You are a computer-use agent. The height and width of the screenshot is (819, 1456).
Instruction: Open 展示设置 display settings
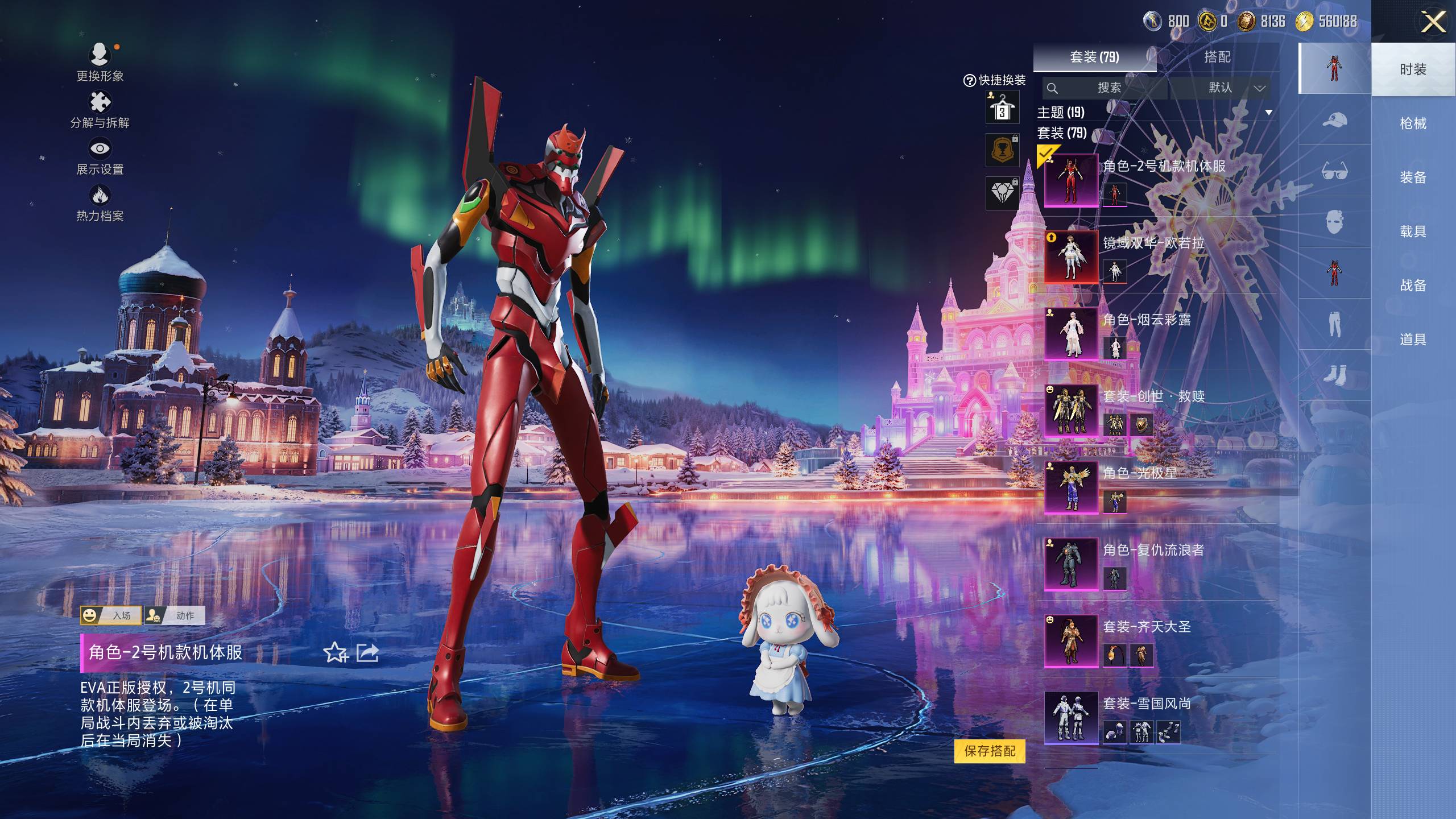pyautogui.click(x=100, y=156)
